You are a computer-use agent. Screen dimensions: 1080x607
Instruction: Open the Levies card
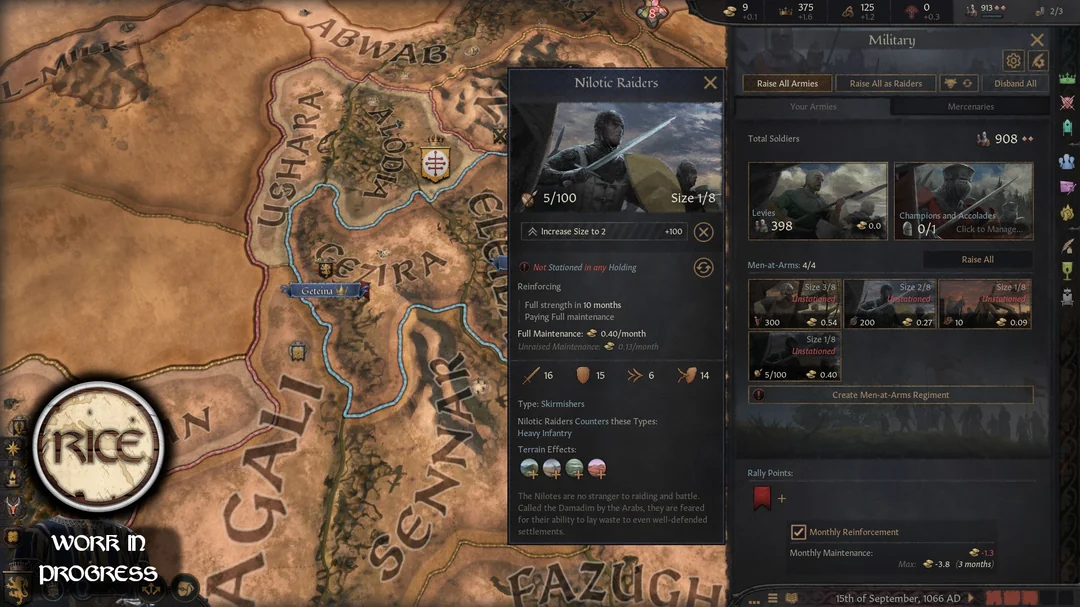(817, 201)
